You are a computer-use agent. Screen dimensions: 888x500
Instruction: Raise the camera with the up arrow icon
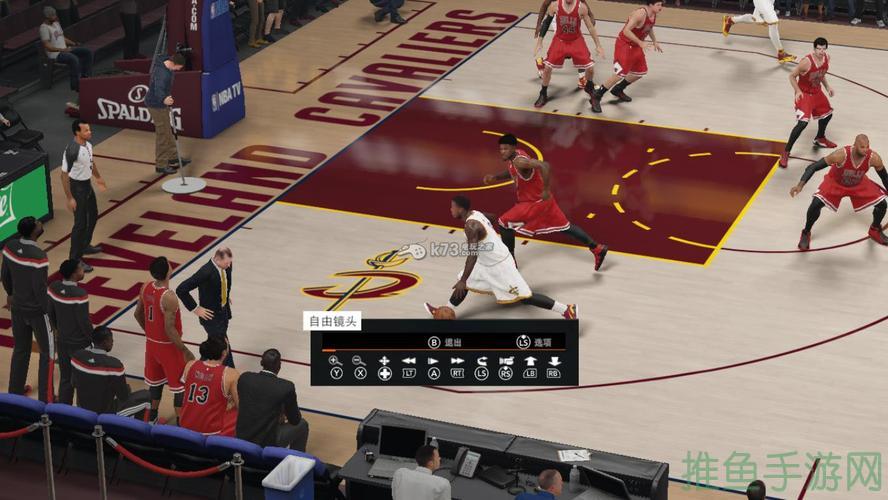point(530,360)
